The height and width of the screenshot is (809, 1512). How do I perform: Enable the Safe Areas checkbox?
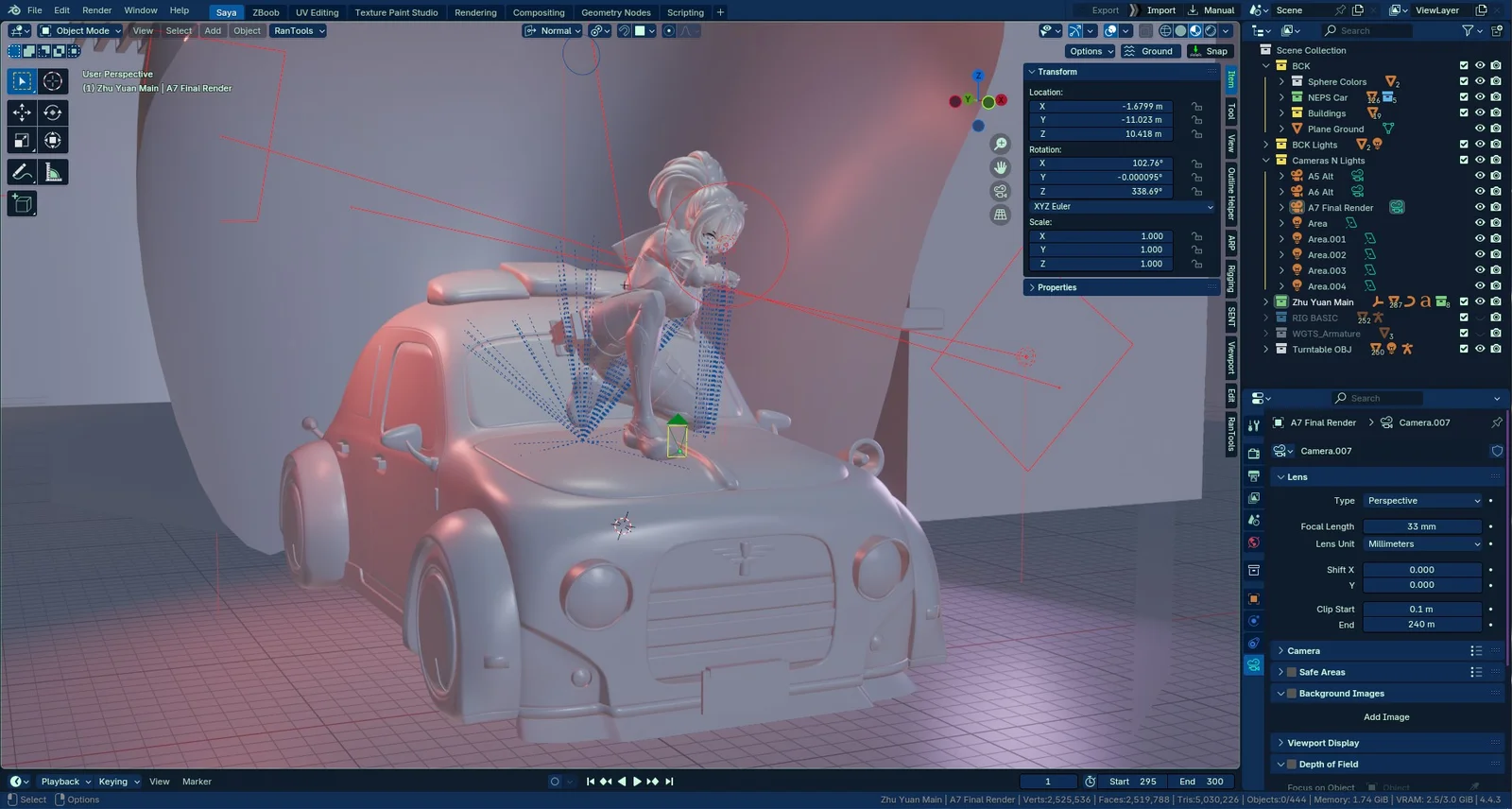1292,671
